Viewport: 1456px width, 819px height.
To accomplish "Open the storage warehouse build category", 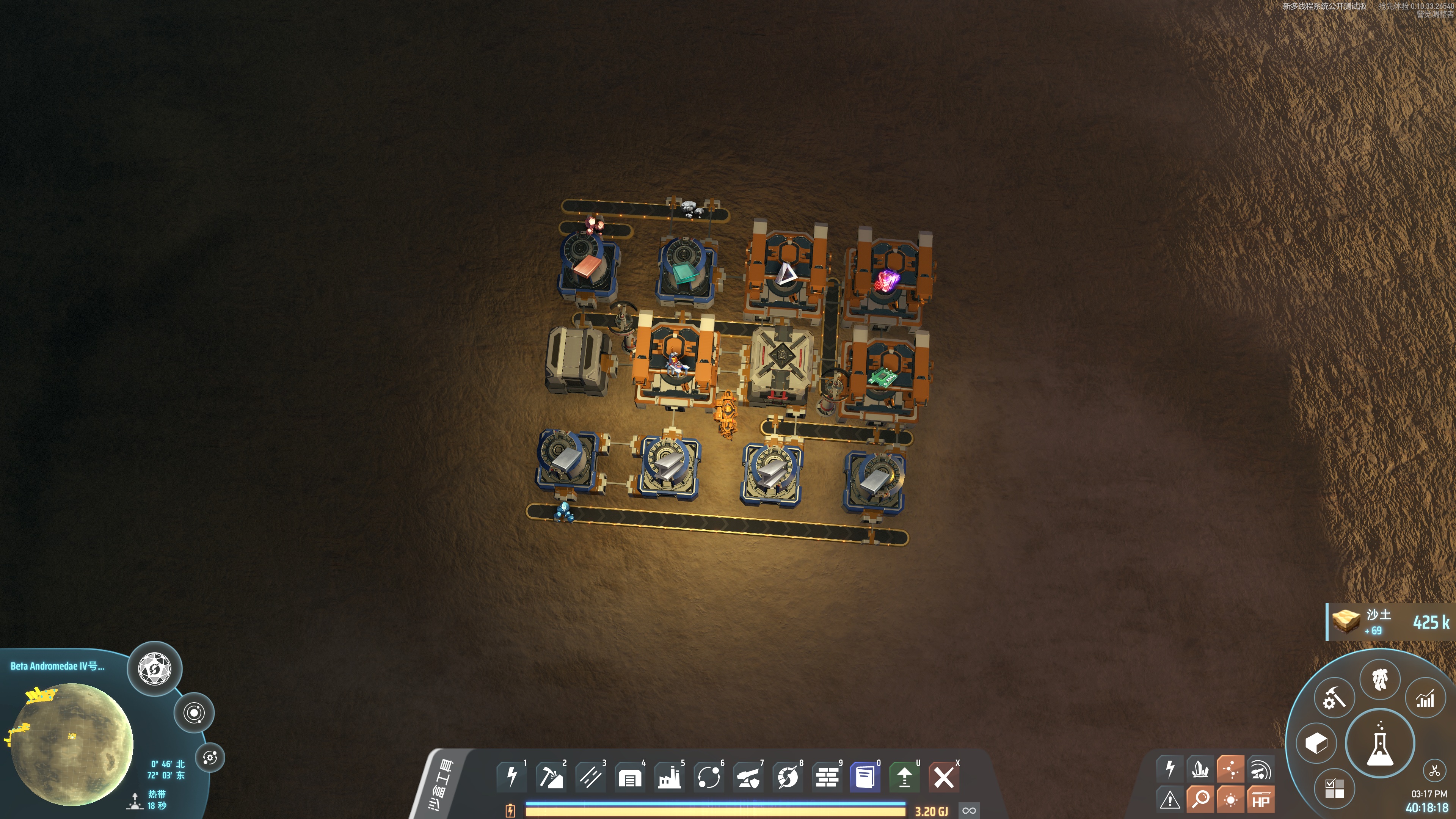I will pyautogui.click(x=630, y=777).
